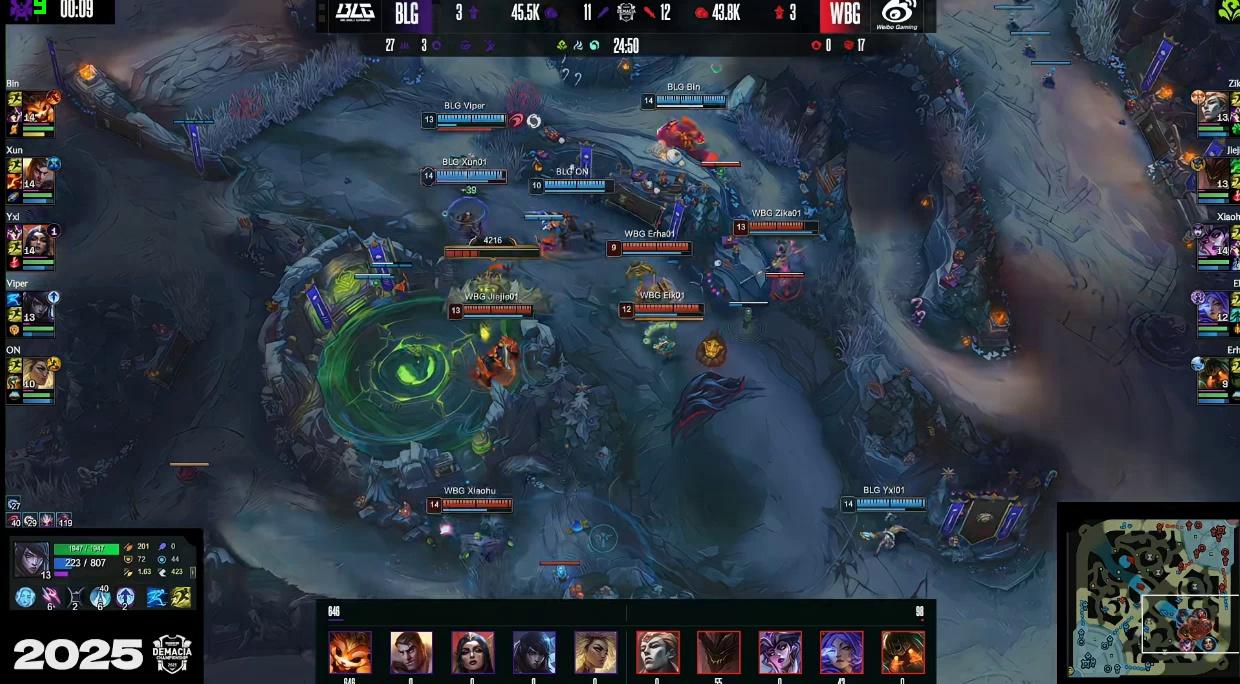Image resolution: width=1240 pixels, height=684 pixels.
Task: Click the golden-haired champion portrait in the bottom row
Action: coord(595,652)
